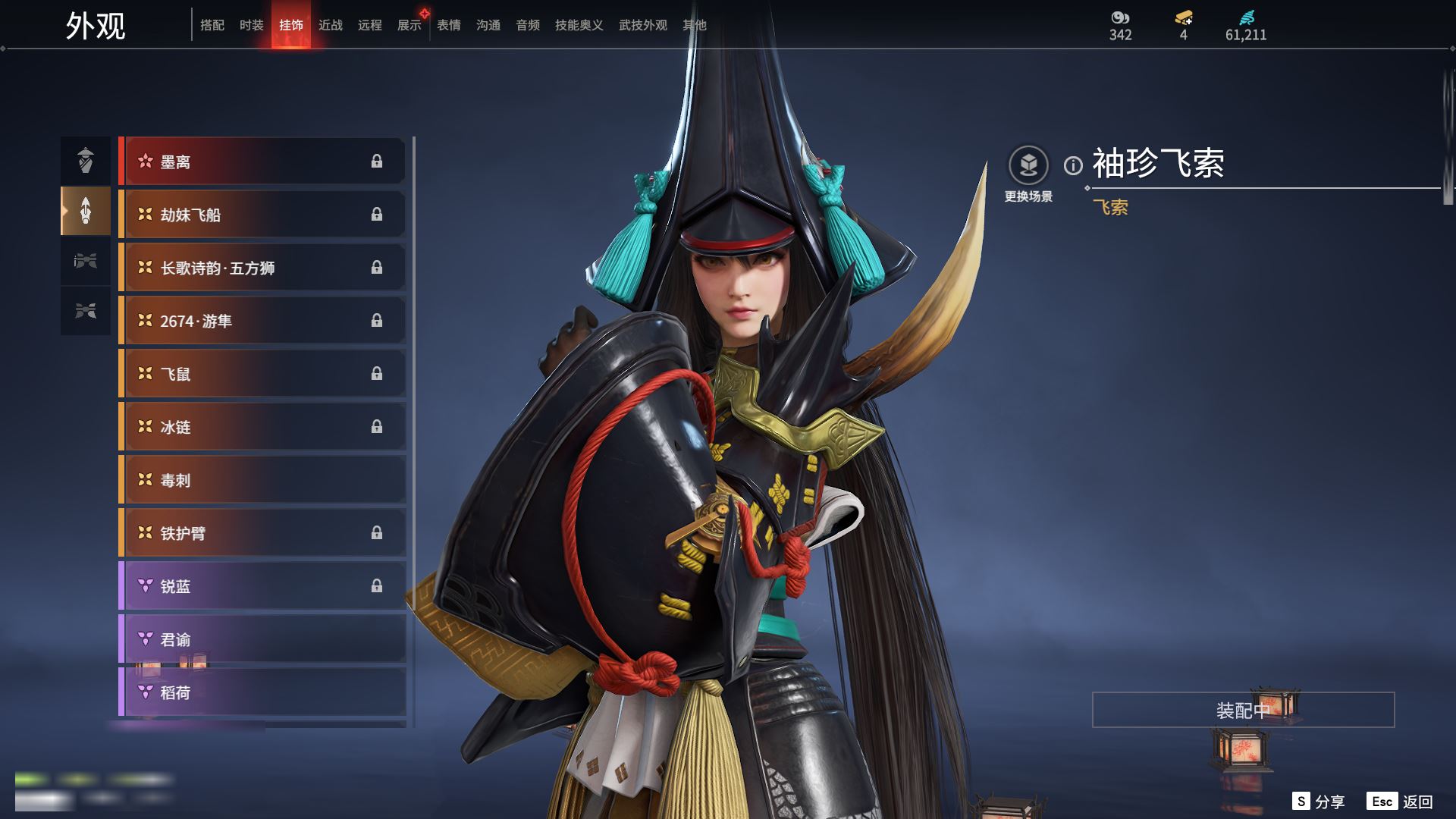Open the 展示 tab
Viewport: 1456px width, 819px height.
[409, 25]
